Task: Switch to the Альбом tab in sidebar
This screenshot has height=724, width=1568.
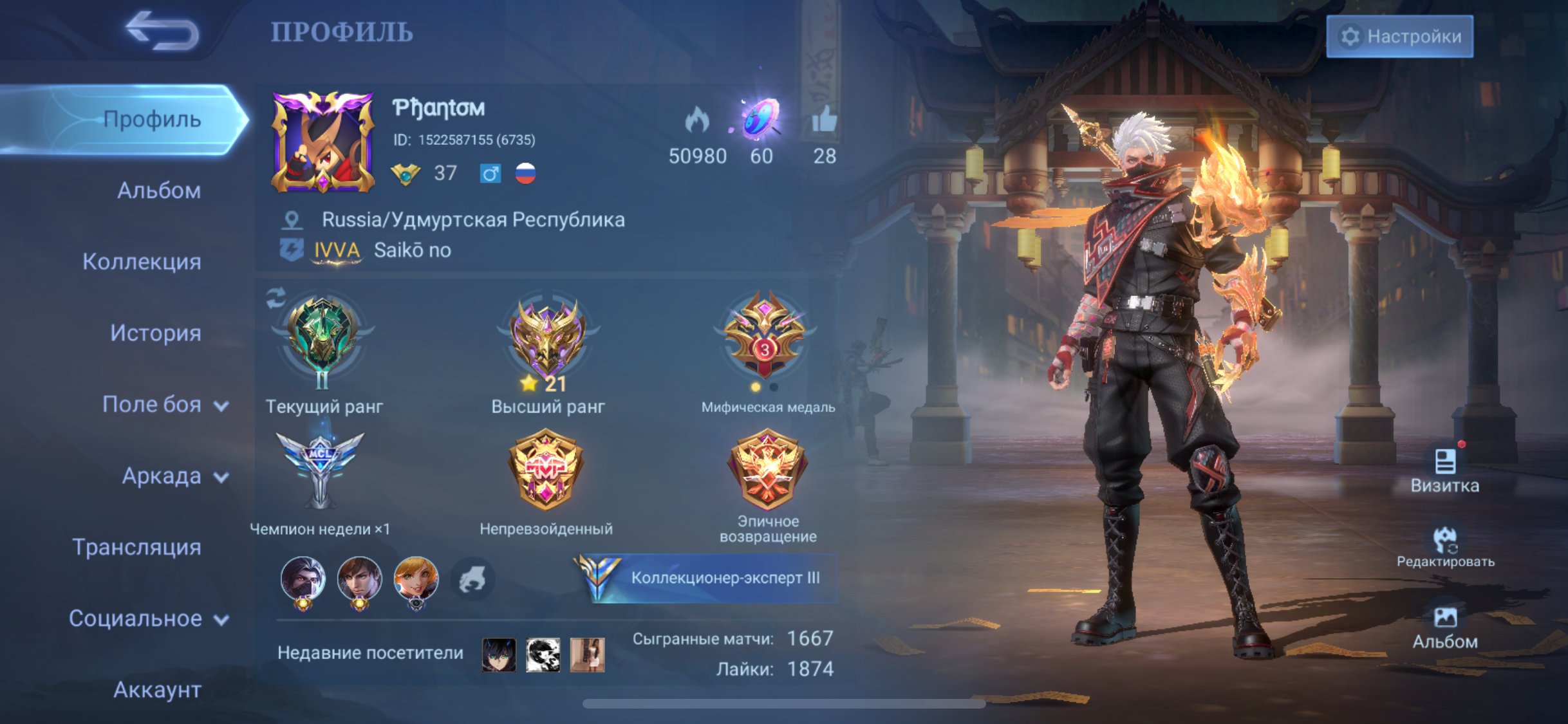Action: [x=158, y=190]
